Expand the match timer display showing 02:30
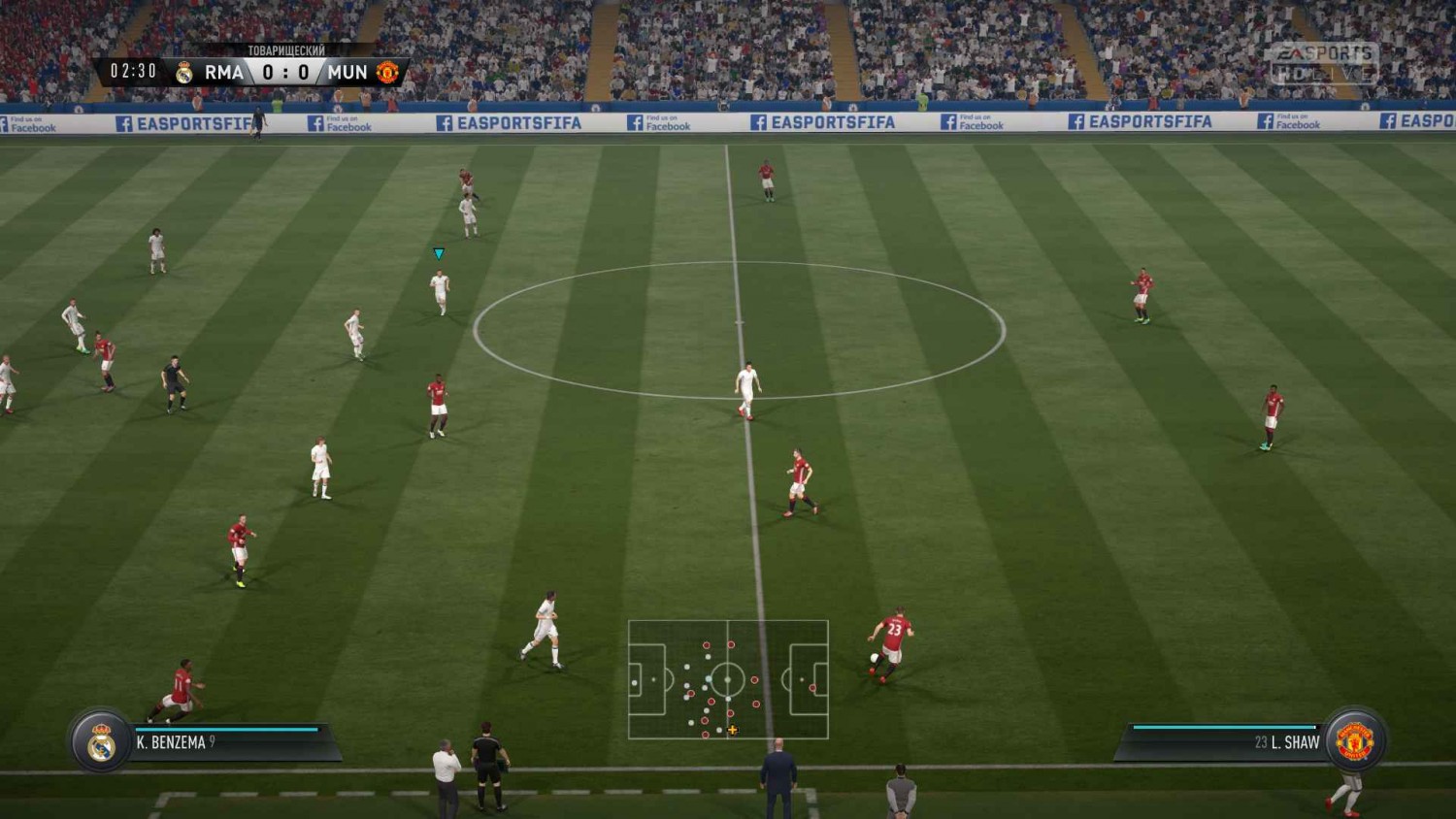The image size is (1456, 819). tap(135, 71)
